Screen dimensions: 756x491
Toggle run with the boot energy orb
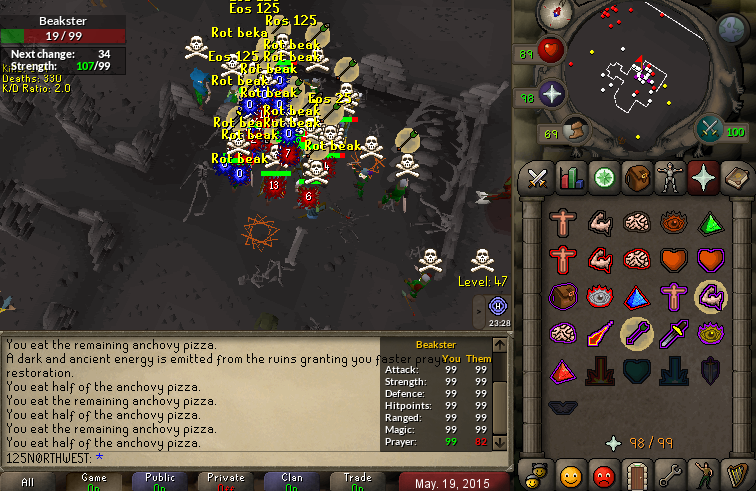[x=575, y=130]
